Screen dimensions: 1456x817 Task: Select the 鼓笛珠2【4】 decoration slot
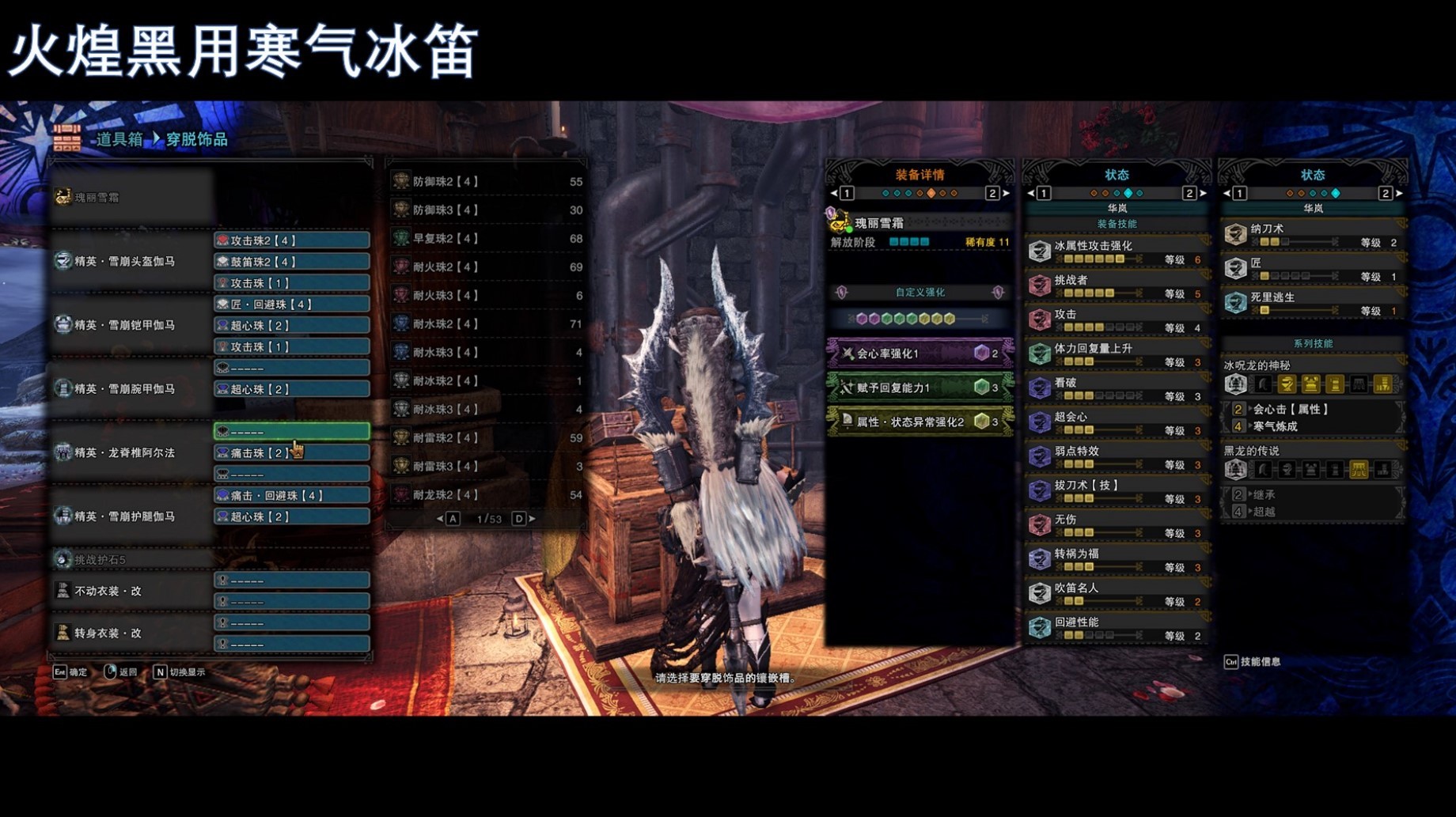click(x=291, y=262)
